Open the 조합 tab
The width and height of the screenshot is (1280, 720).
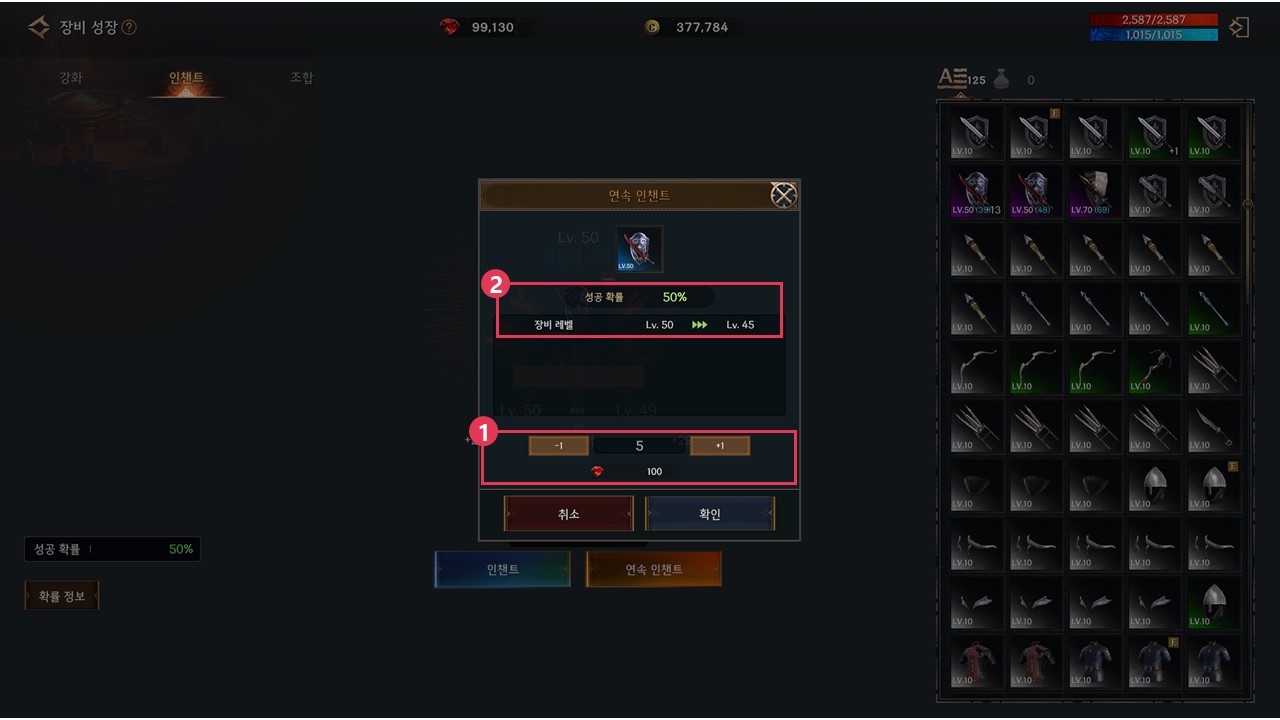click(x=301, y=78)
